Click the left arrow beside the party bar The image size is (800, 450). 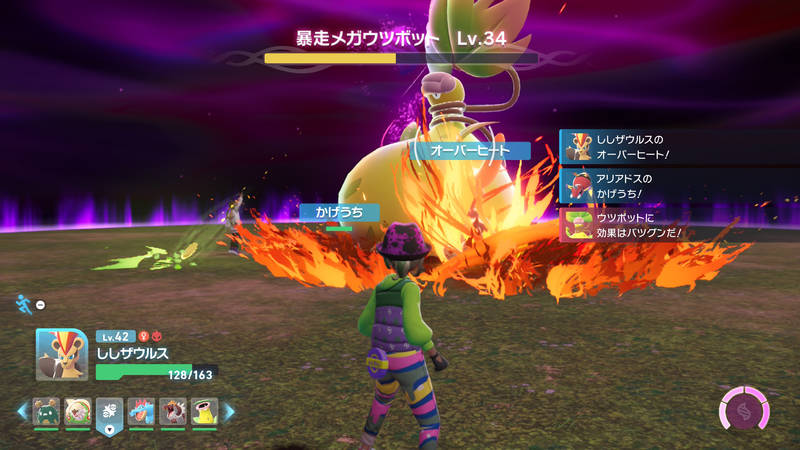coord(21,411)
